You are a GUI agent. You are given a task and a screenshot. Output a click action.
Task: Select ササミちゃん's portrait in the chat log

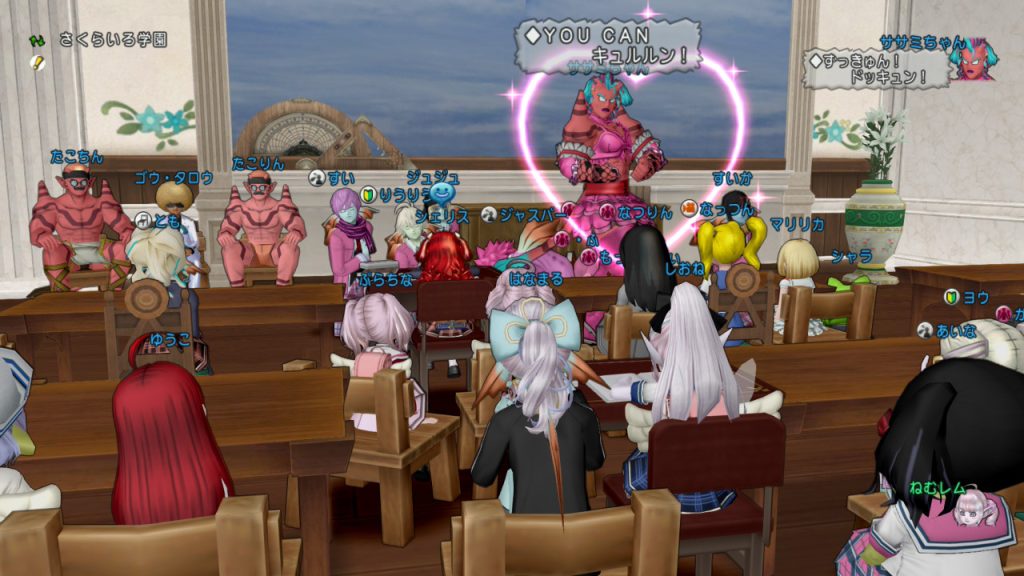point(971,61)
